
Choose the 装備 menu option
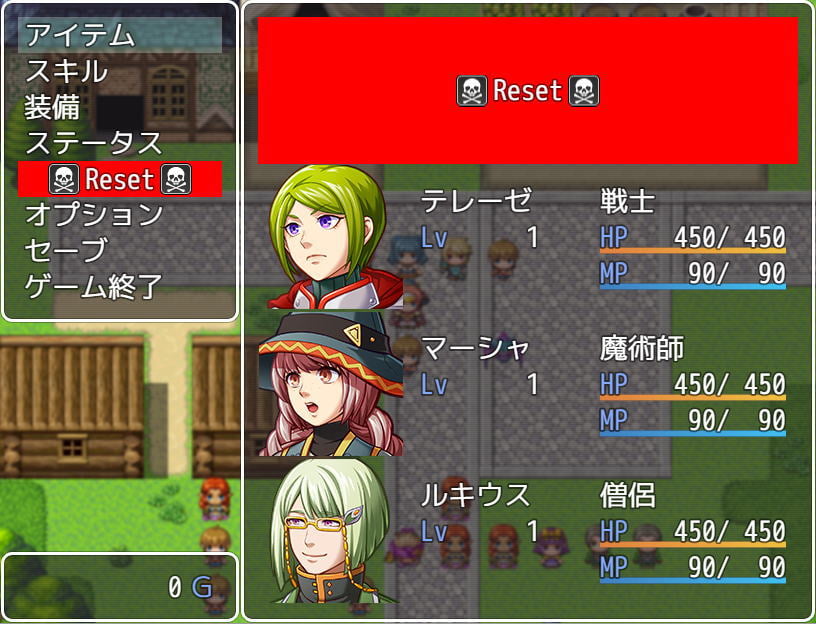(119, 106)
